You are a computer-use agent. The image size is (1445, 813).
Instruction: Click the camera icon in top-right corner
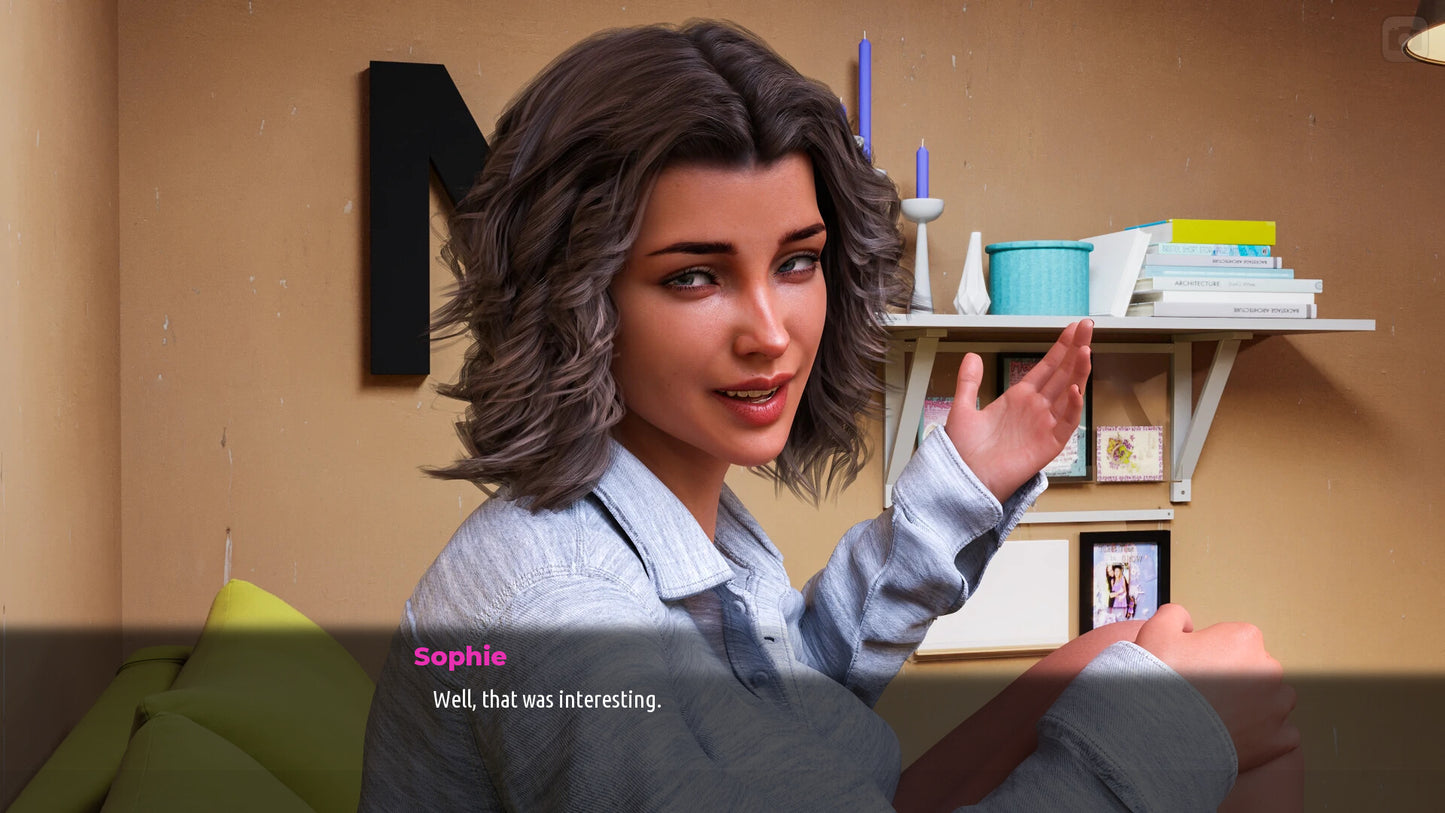point(1405,37)
